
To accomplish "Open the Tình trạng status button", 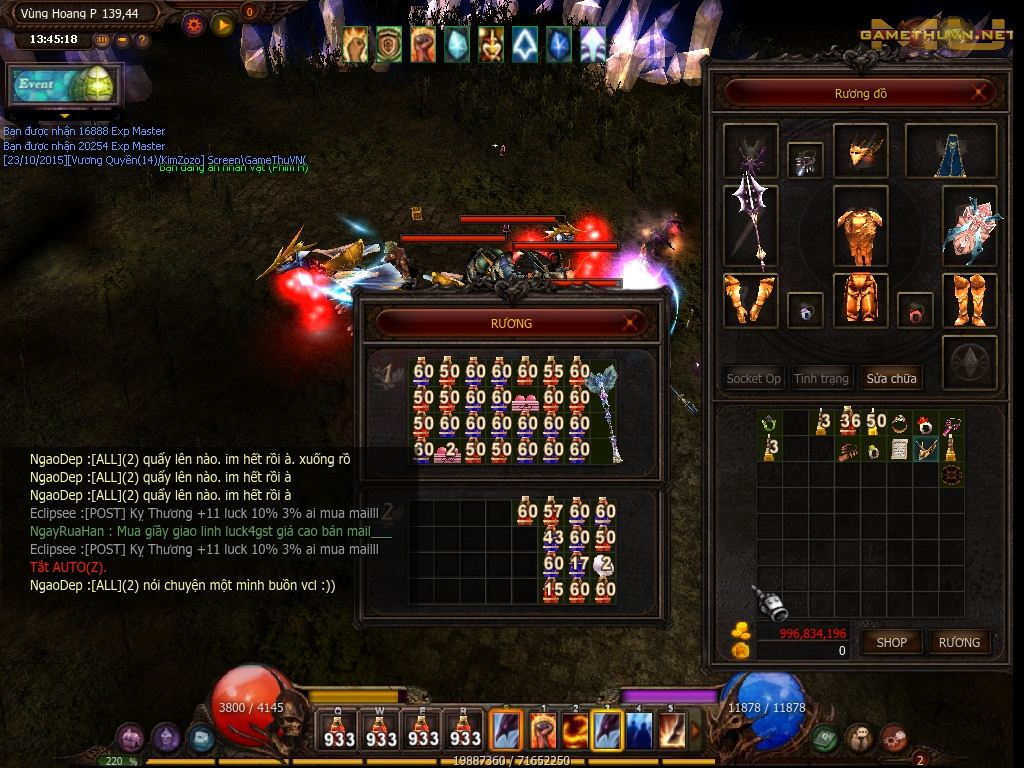I will tap(821, 378).
